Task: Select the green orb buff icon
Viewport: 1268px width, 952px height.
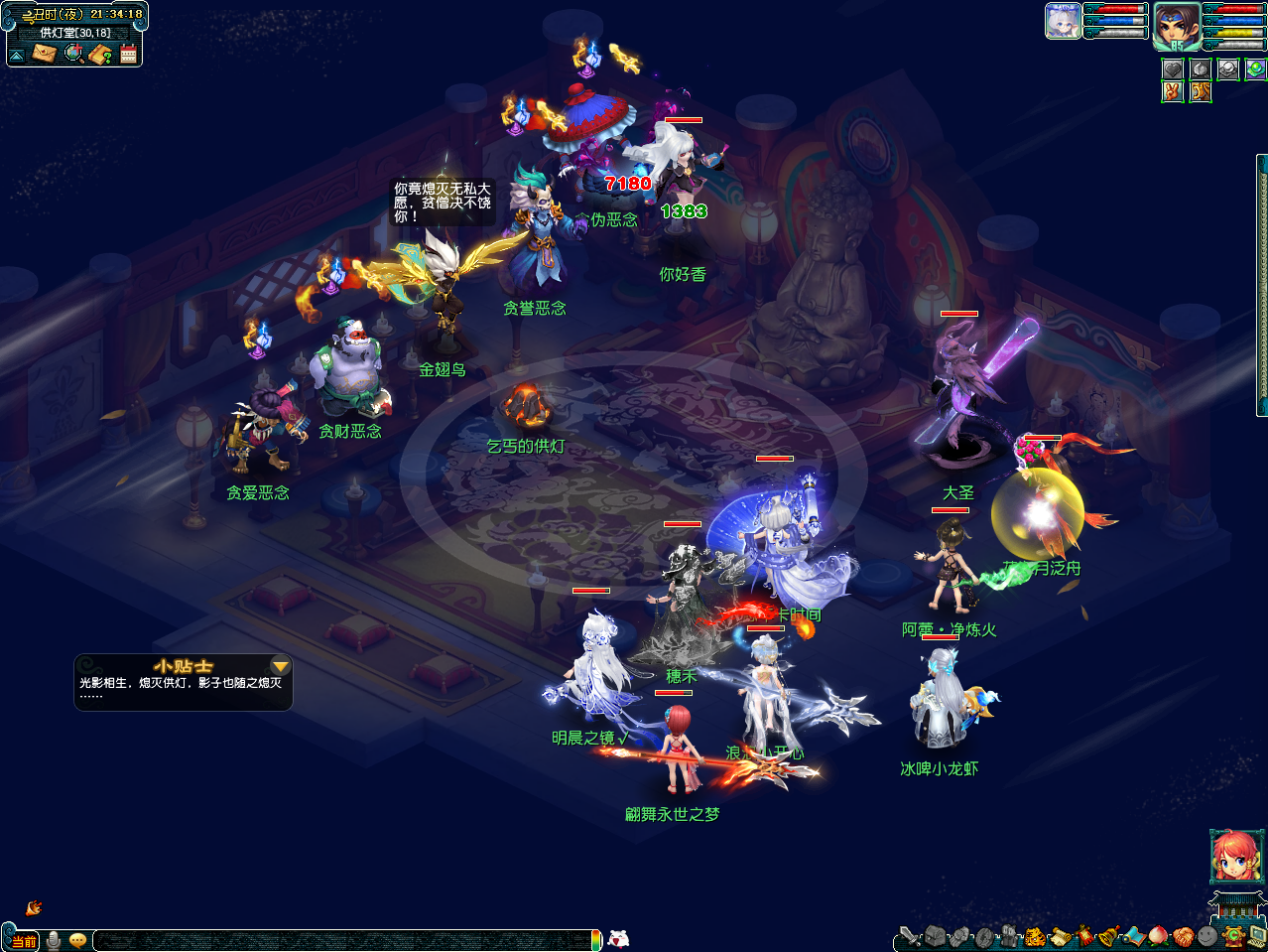Action: [1255, 68]
